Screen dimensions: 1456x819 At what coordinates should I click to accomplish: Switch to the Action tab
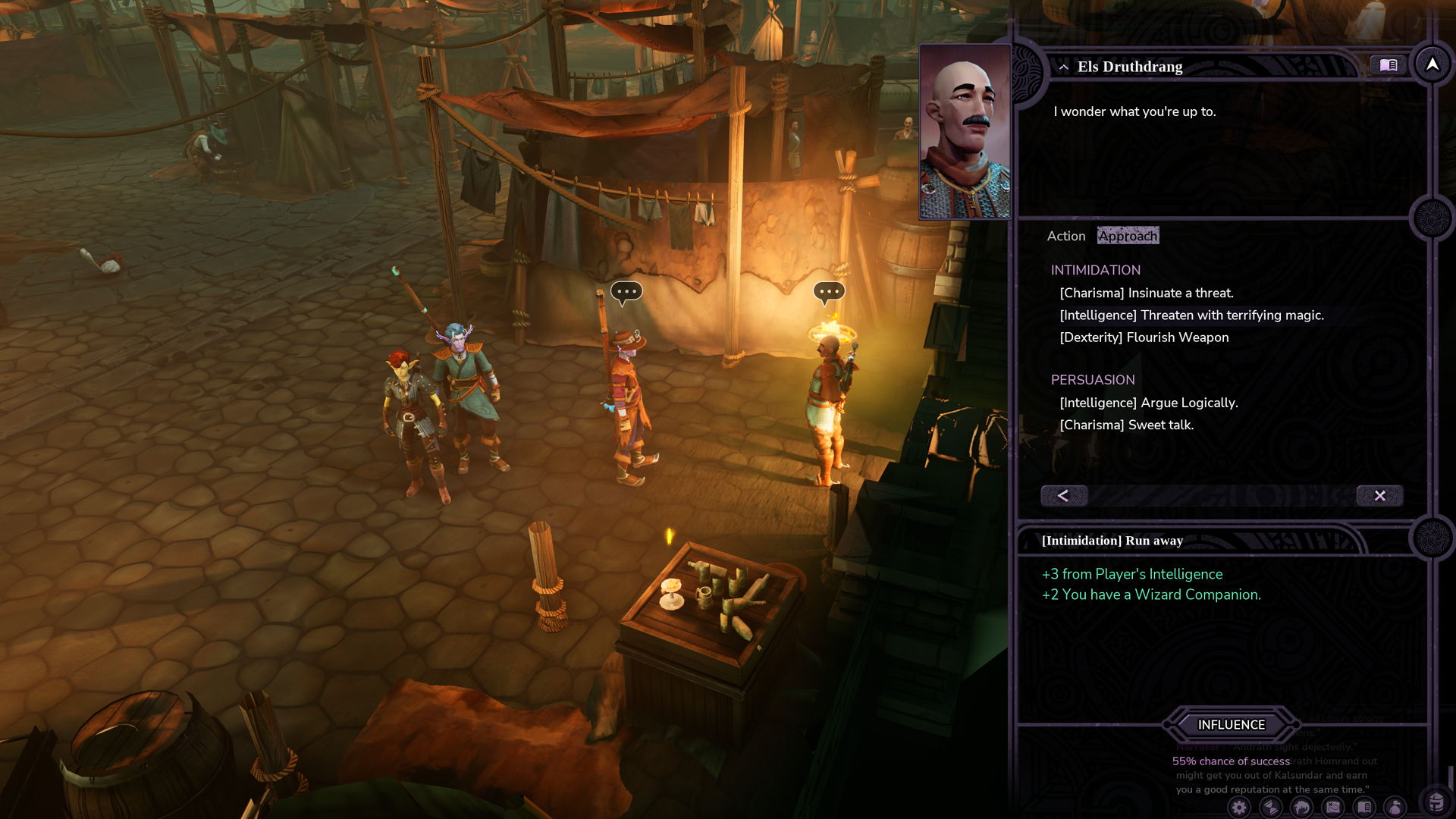pos(1065,236)
